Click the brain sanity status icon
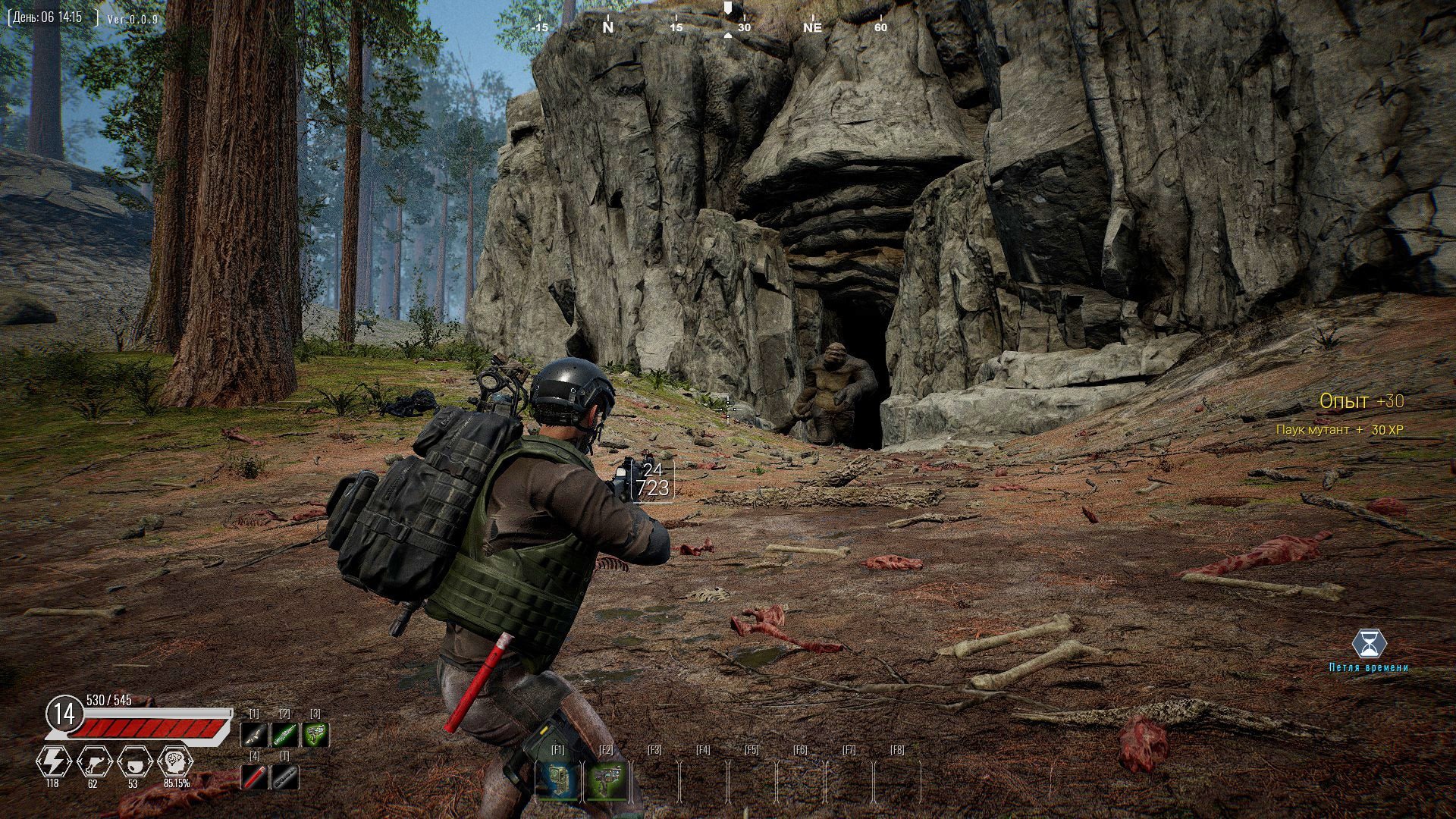 tap(175, 761)
